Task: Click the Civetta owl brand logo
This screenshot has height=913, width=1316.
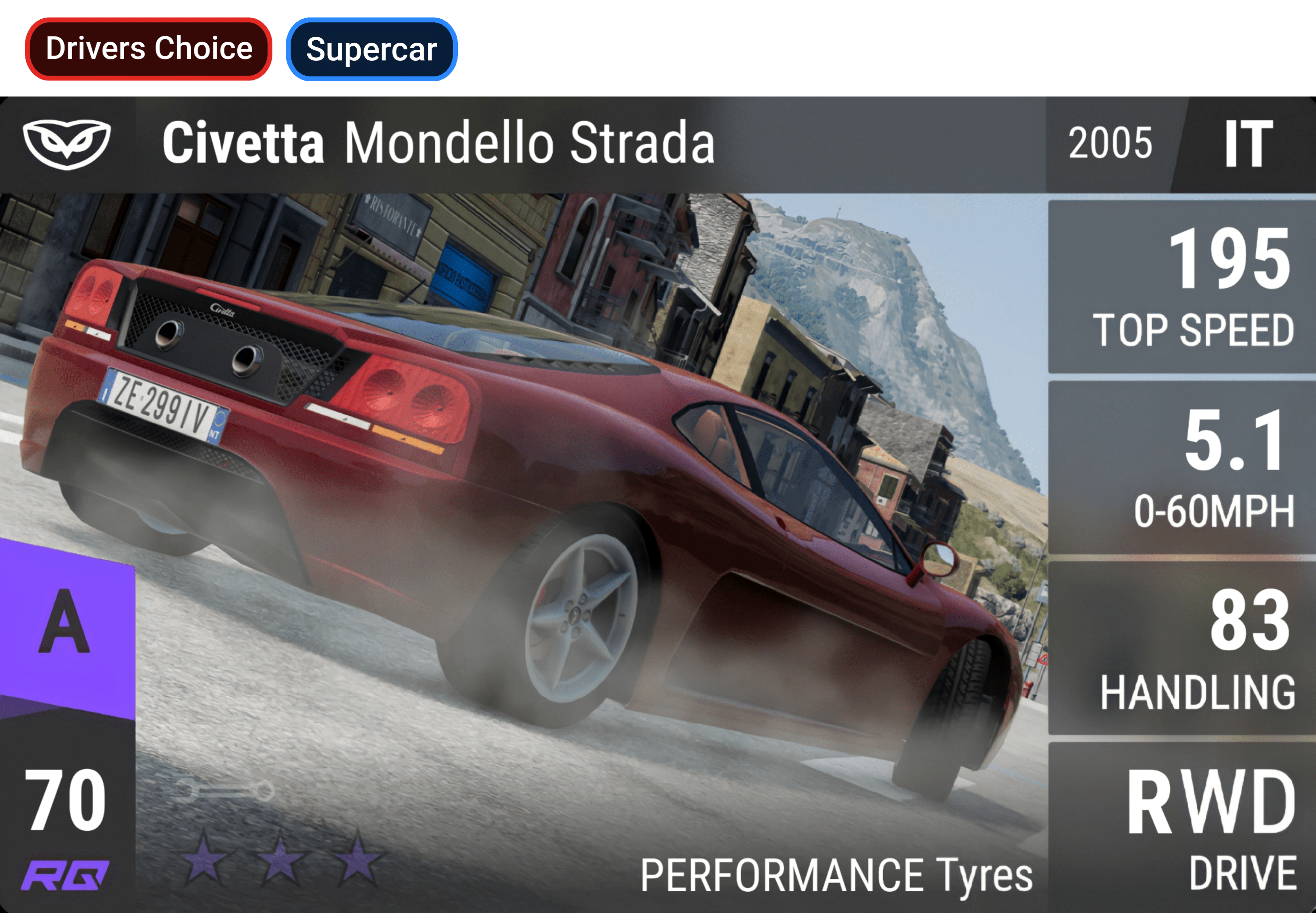Action: [x=67, y=144]
